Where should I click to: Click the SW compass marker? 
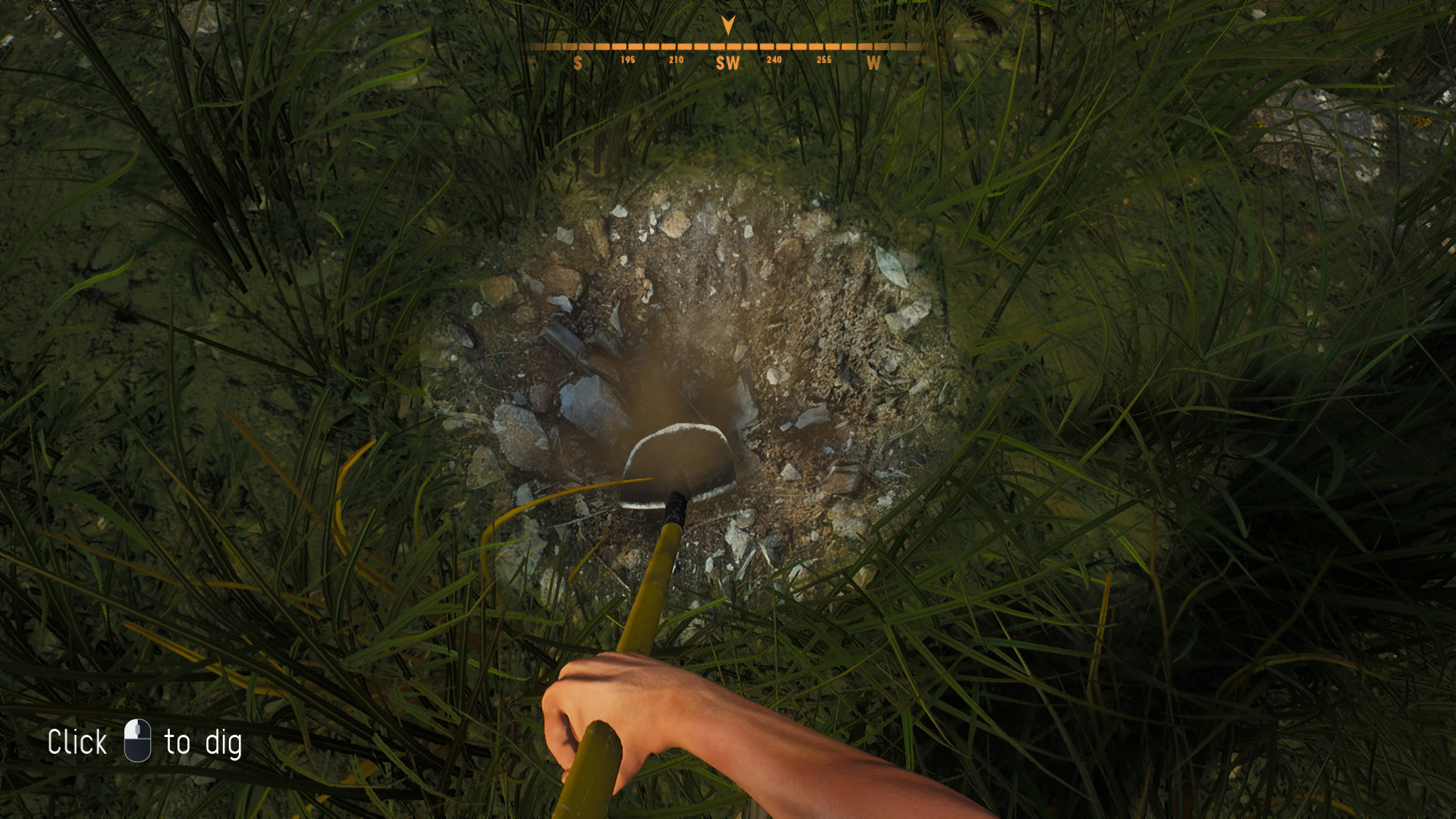point(728,63)
